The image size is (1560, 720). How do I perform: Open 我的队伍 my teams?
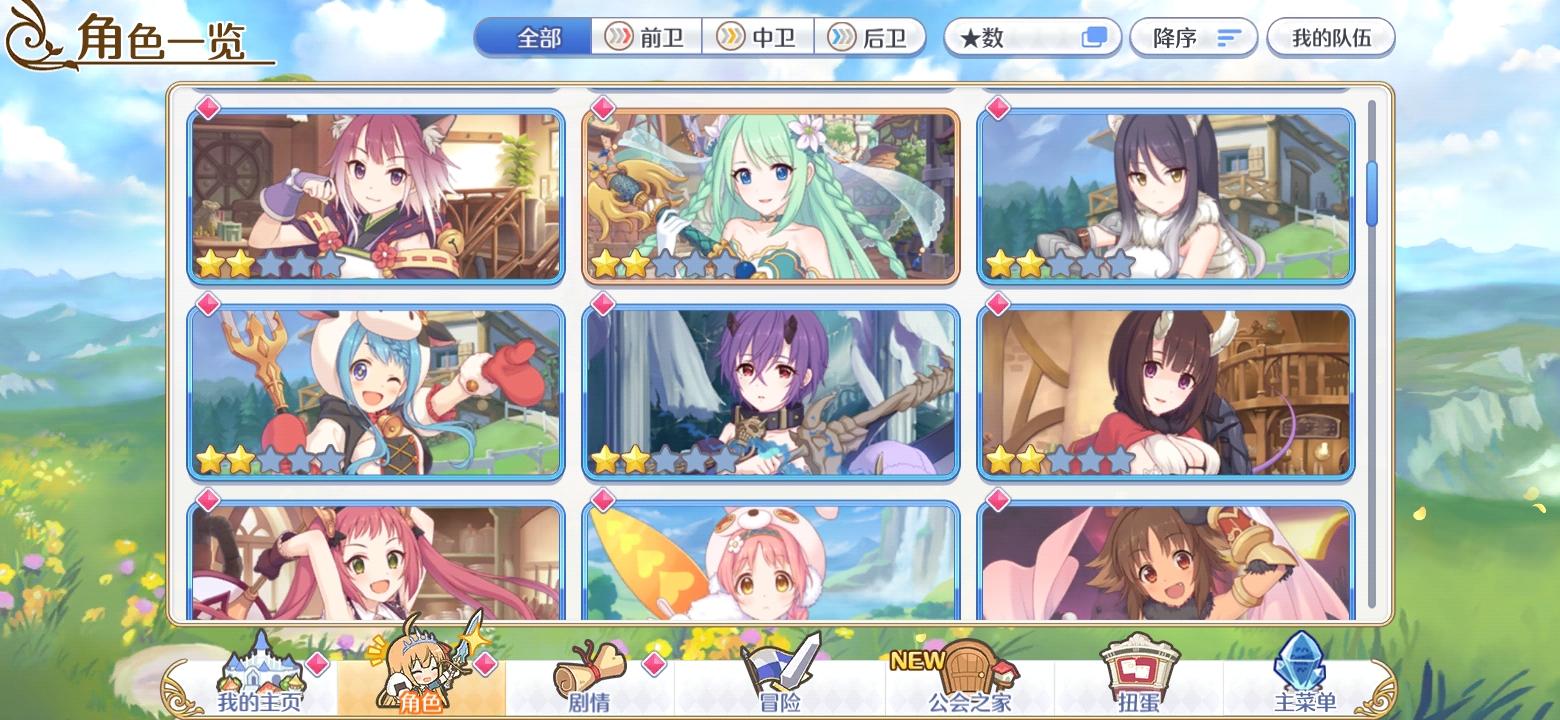[x=1330, y=37]
